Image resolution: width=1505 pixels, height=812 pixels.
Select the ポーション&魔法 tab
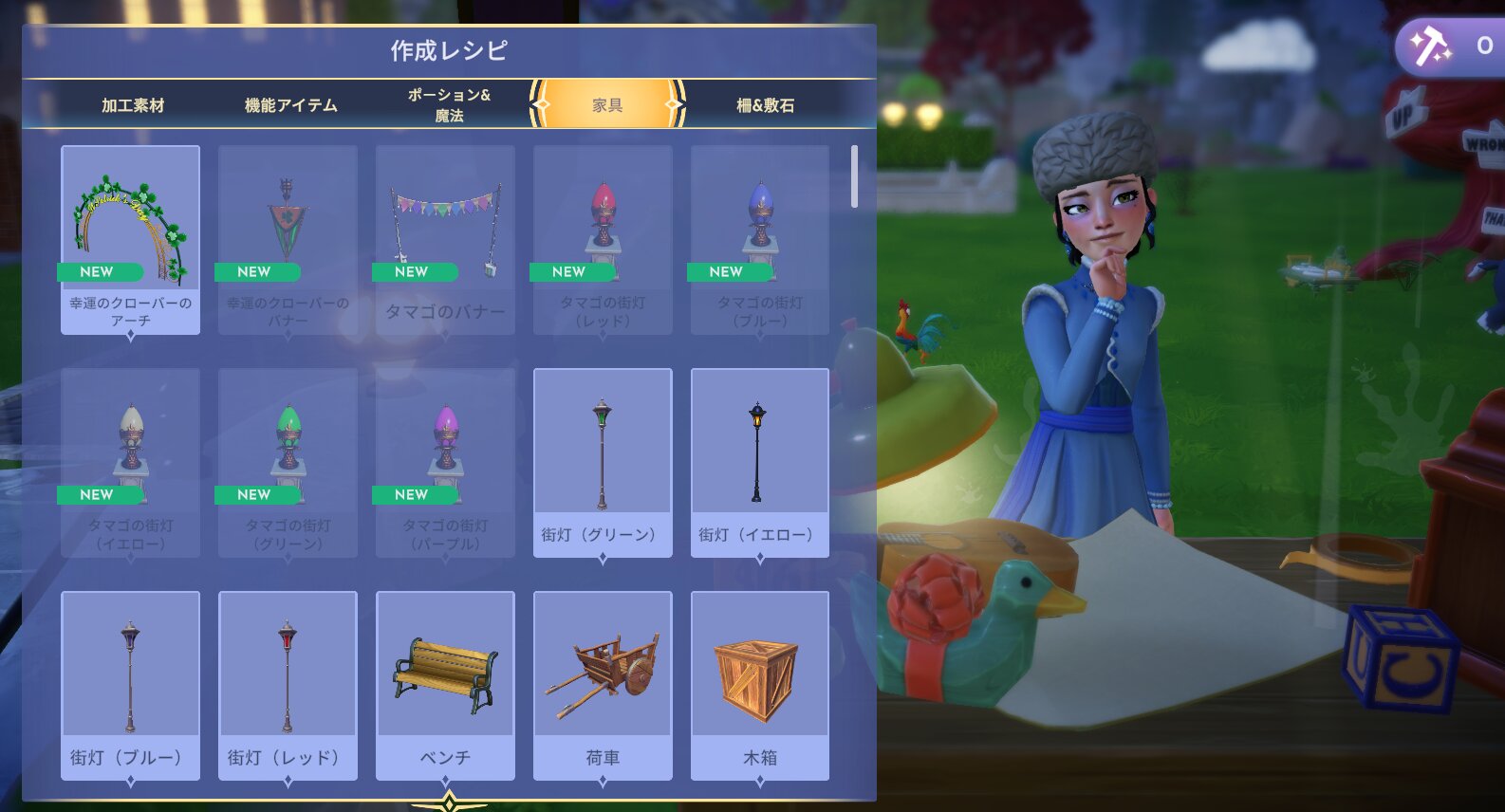tap(449, 105)
